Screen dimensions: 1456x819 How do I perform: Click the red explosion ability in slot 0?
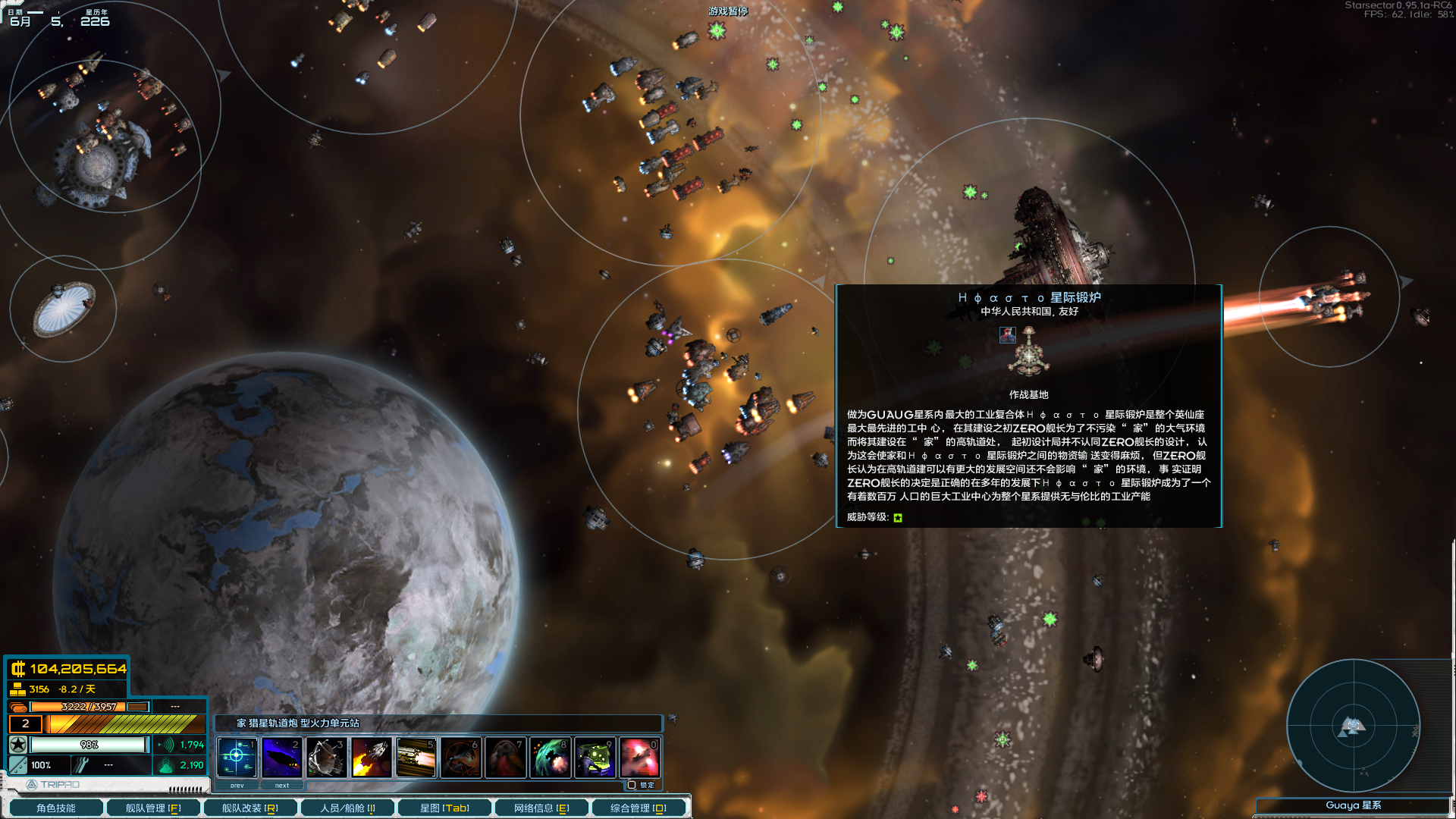click(x=640, y=757)
